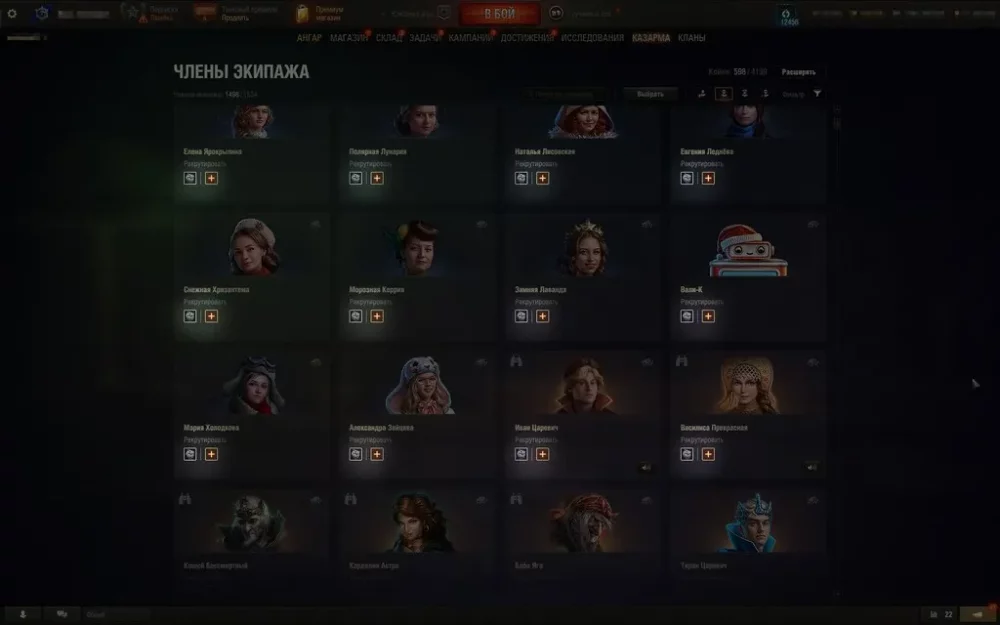This screenshot has width=1000, height=625.
Task: Select the Василиса Прекрасная crew card
Action: pyautogui.click(x=748, y=400)
